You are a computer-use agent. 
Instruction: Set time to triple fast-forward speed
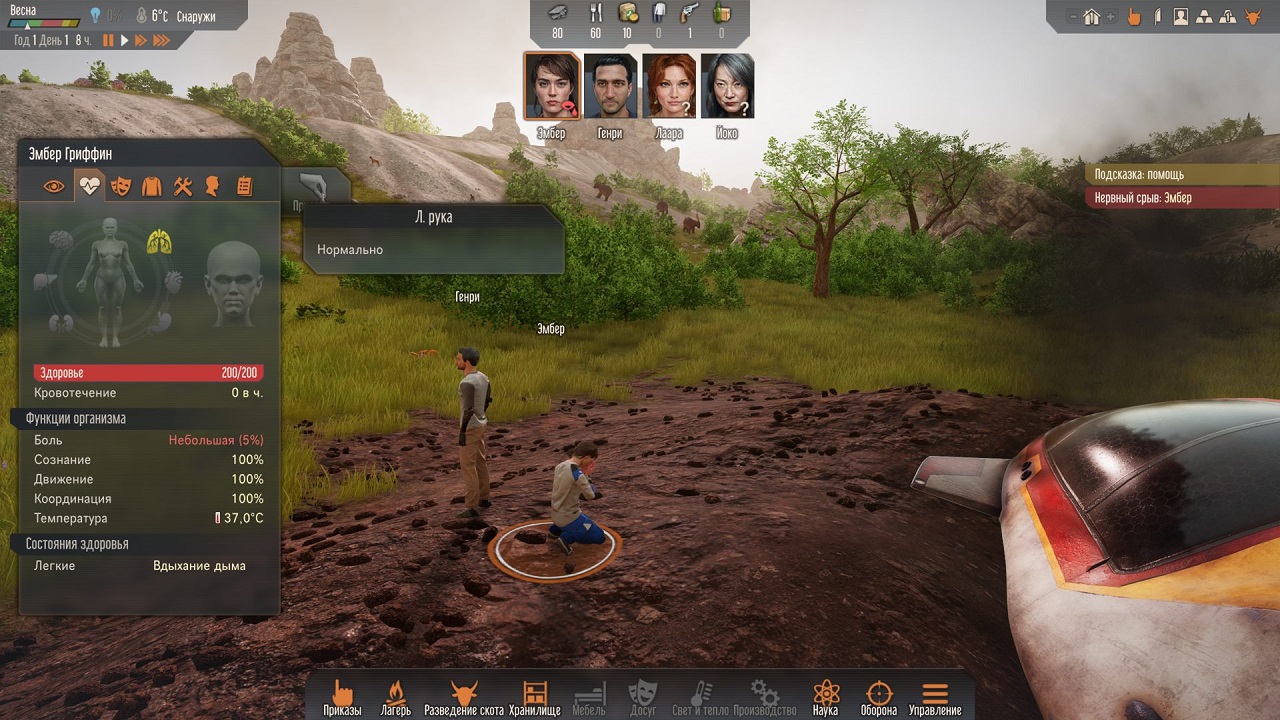tap(160, 40)
